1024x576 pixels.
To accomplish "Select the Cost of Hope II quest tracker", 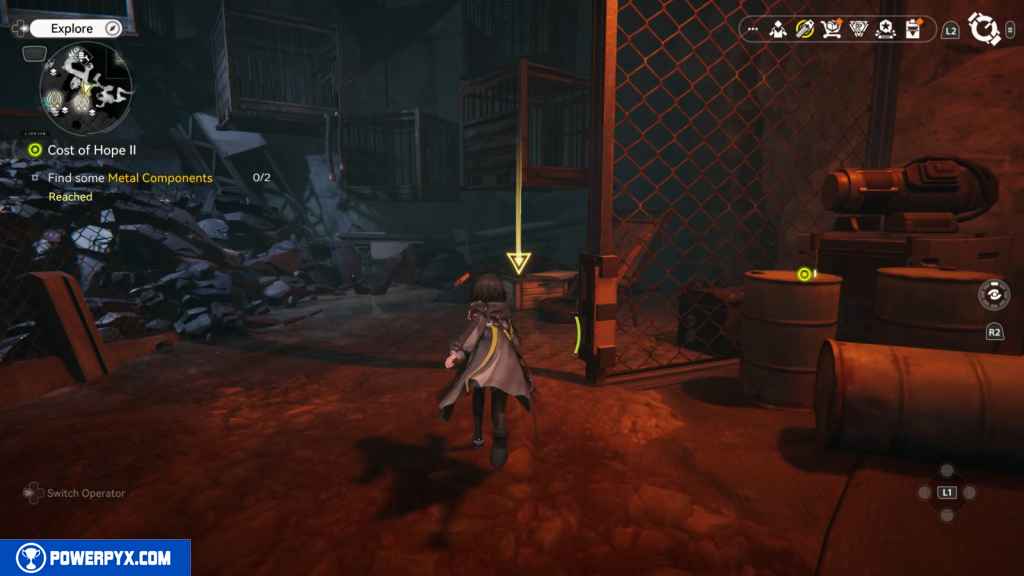I will [91, 150].
